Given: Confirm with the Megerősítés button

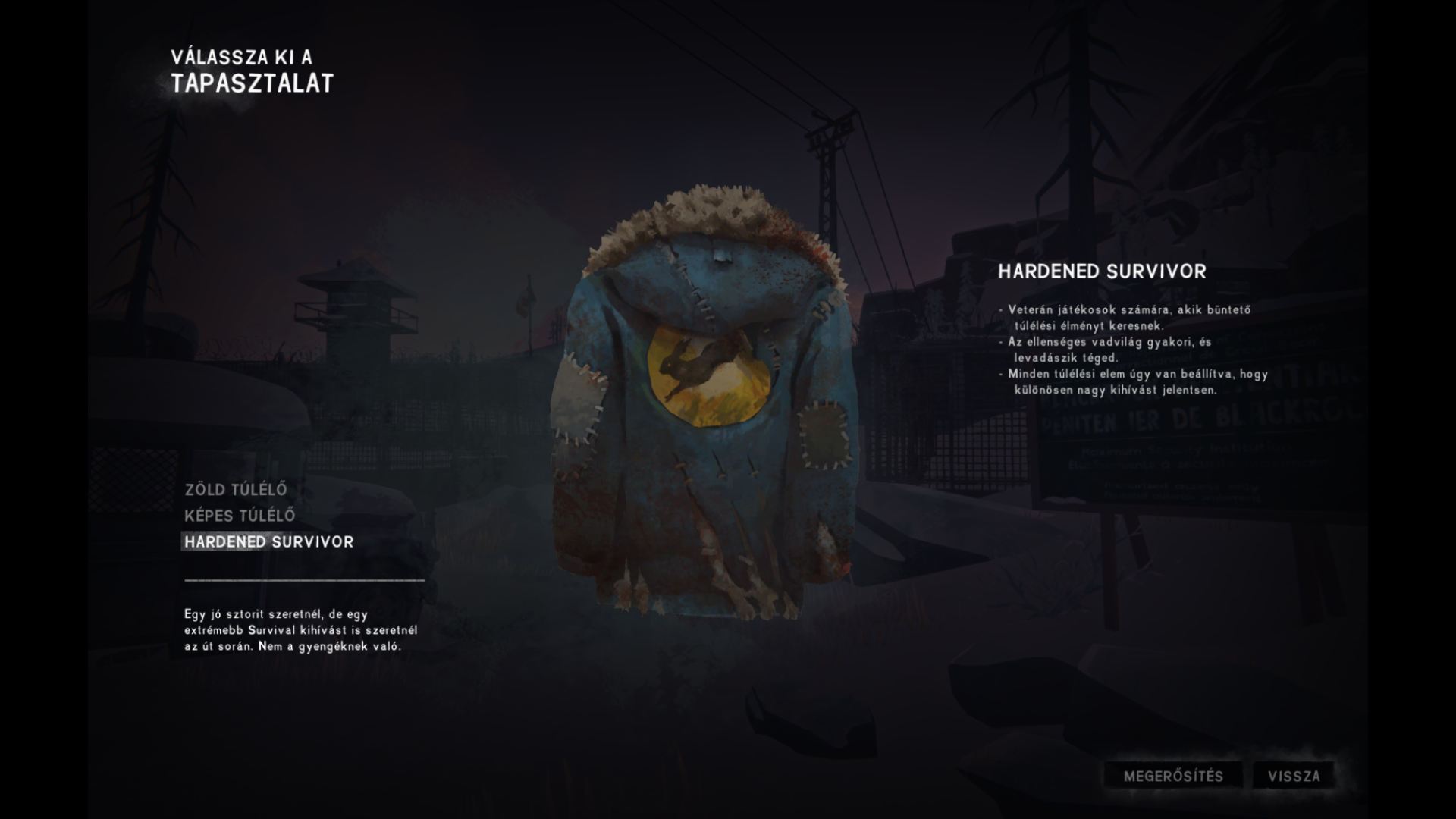Looking at the screenshot, I should pos(1172,776).
